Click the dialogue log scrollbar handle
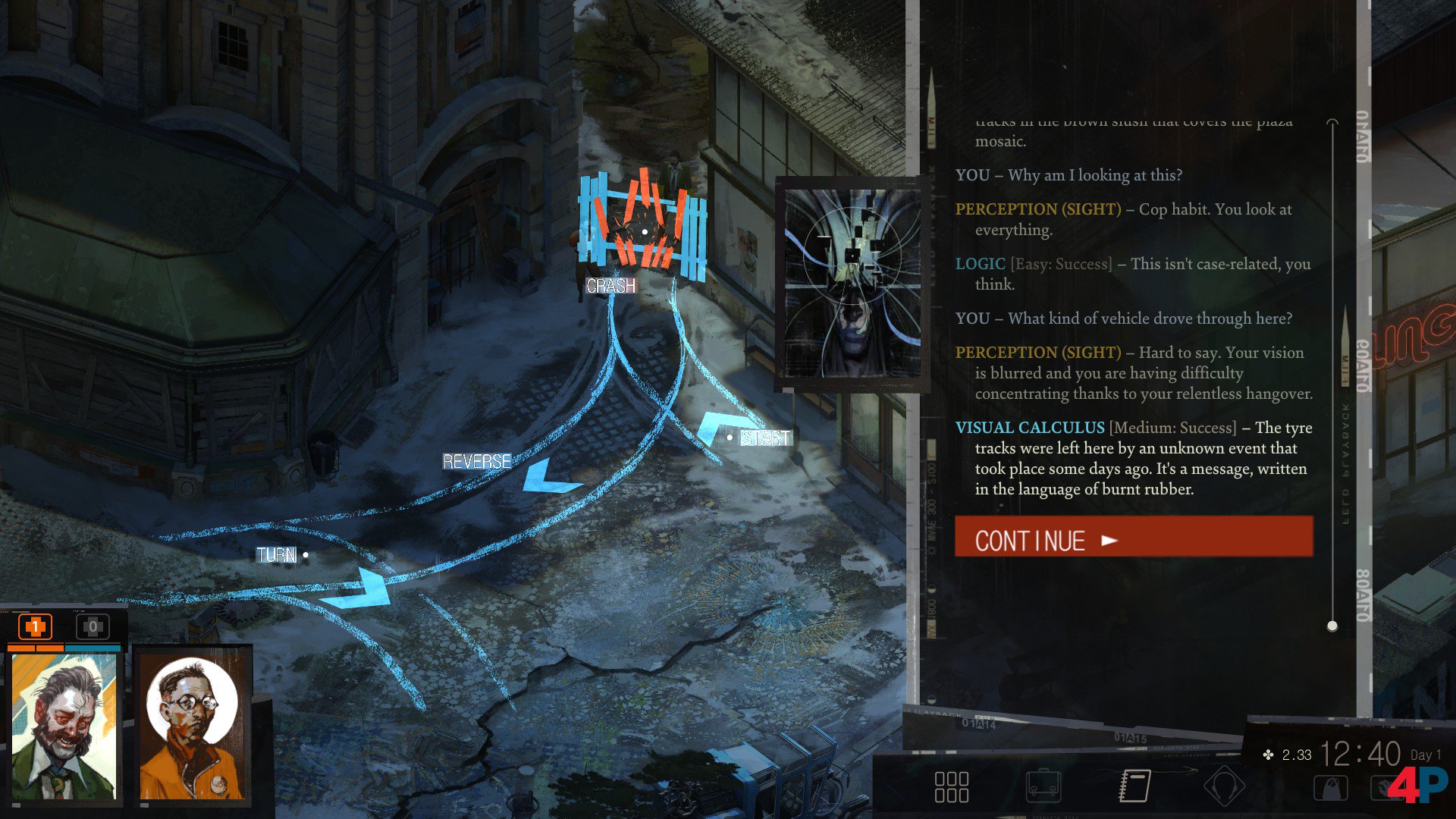Screen dimensions: 1456x819 tap(1332, 626)
